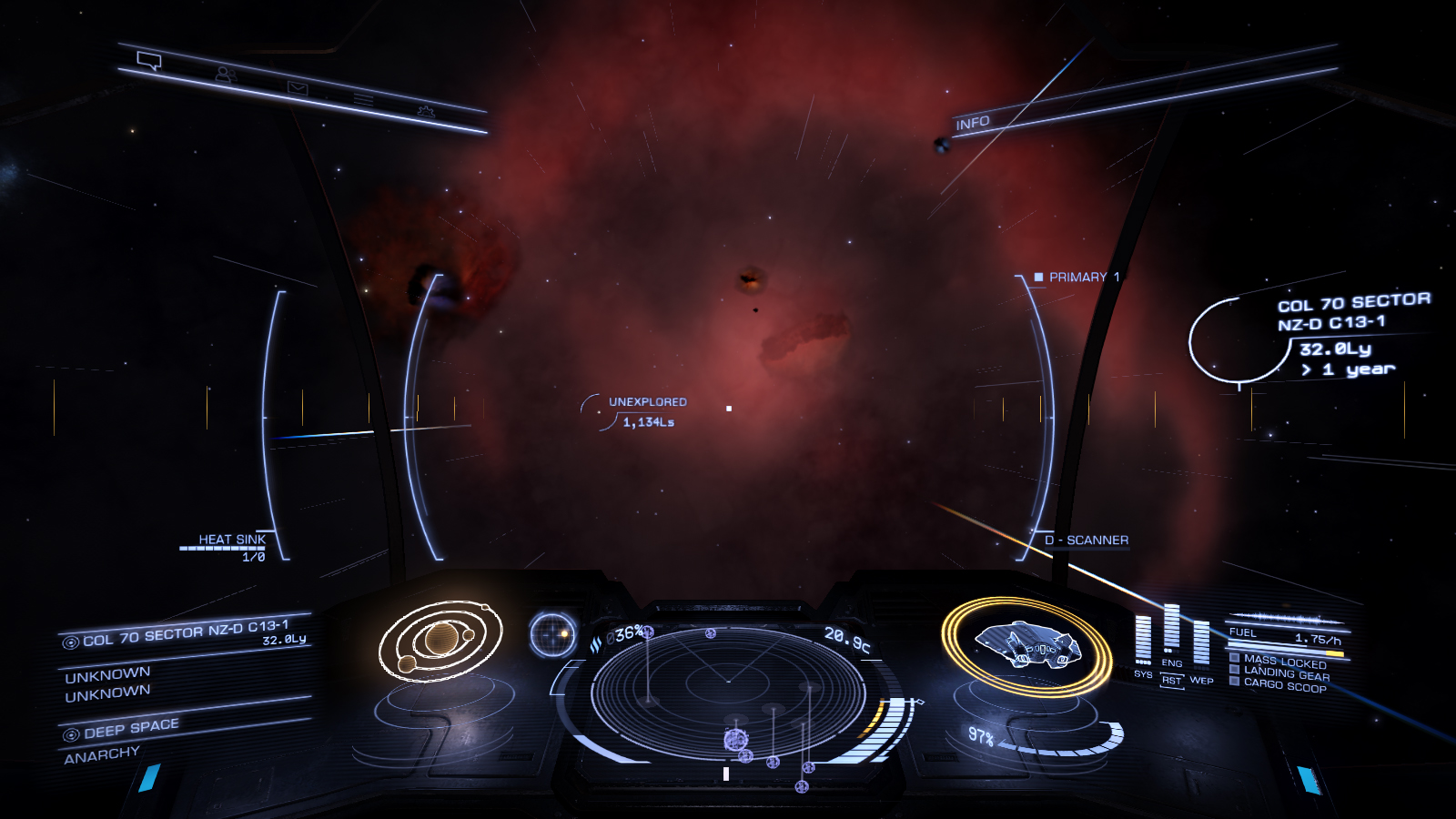Click the navigation compass ball
Viewport: 1456px width, 819px height.
pos(553,634)
